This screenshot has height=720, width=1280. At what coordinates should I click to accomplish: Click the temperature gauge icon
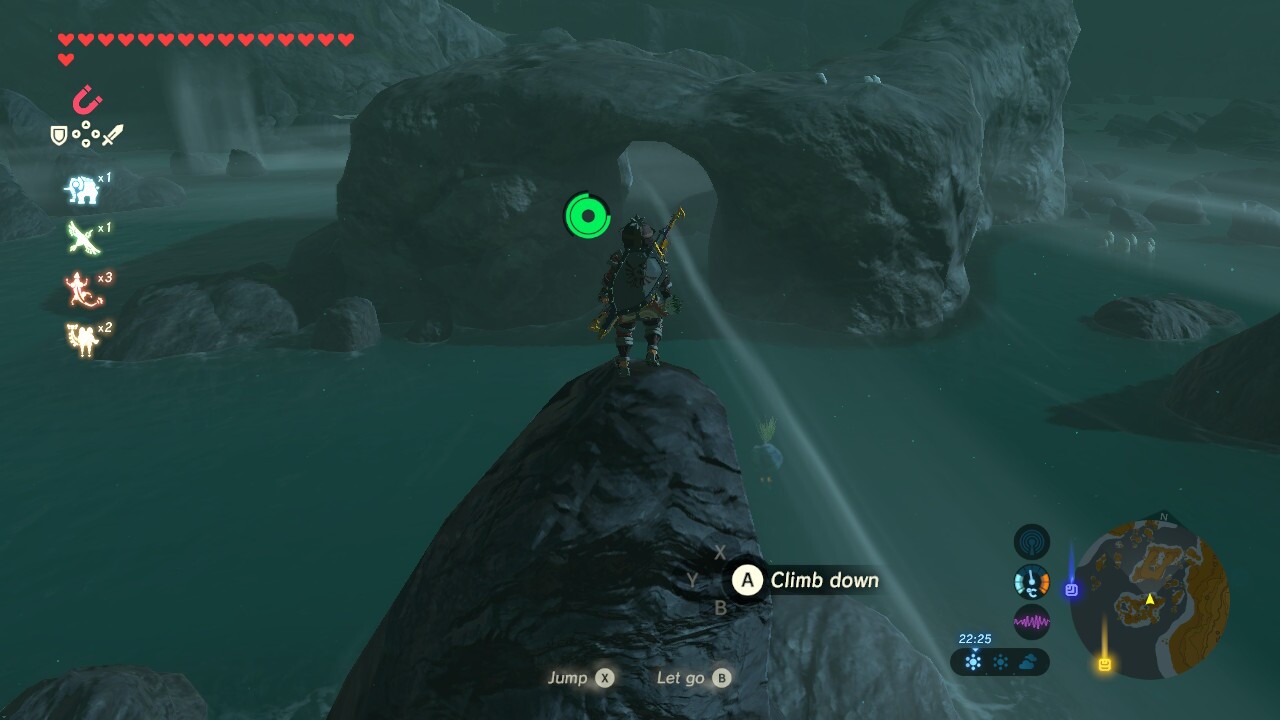(1032, 582)
